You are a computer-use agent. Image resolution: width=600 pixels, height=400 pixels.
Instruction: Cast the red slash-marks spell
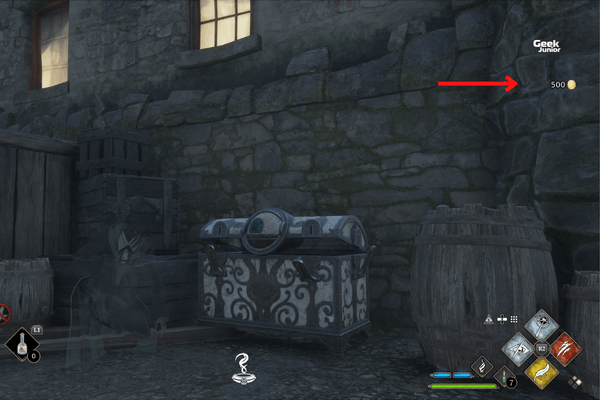pyautogui.click(x=563, y=346)
